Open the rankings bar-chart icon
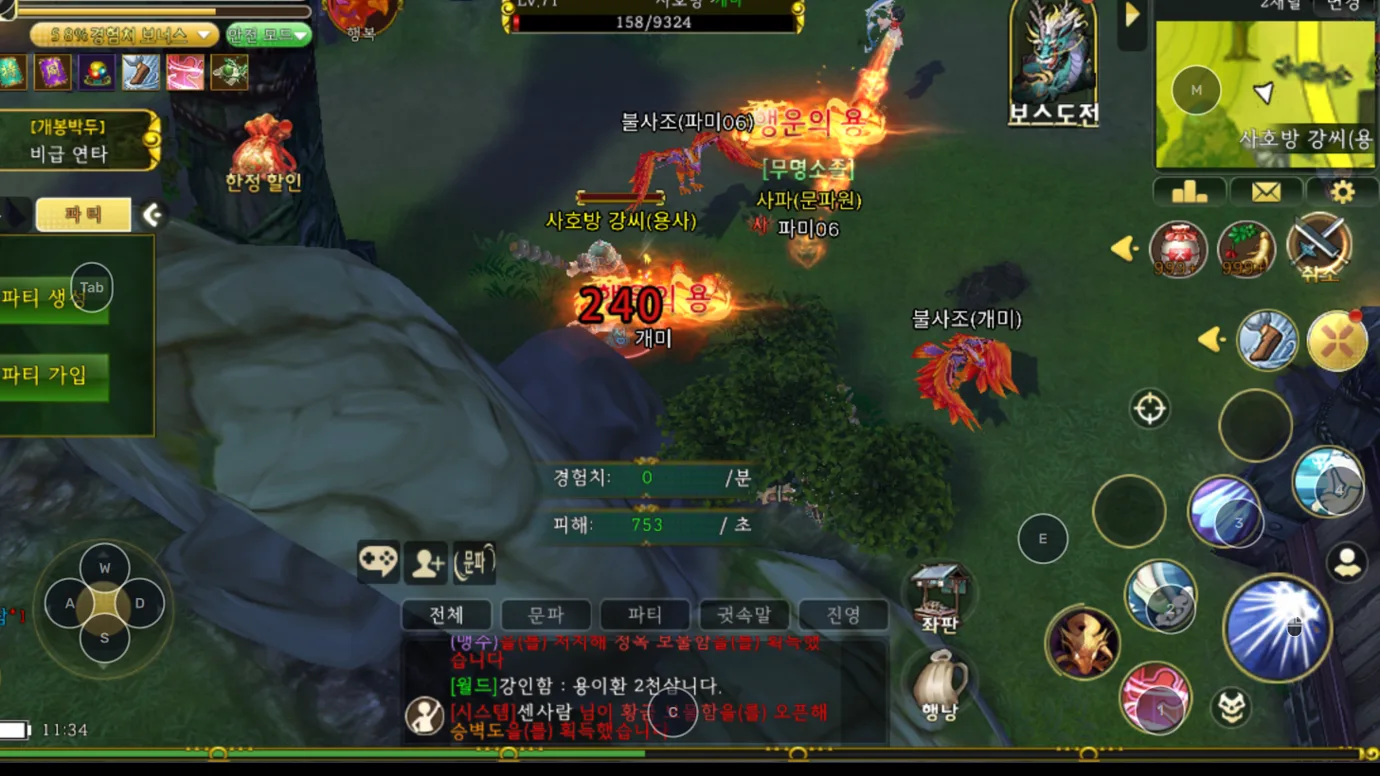Screen dimensions: 1380x776 [x=1189, y=191]
